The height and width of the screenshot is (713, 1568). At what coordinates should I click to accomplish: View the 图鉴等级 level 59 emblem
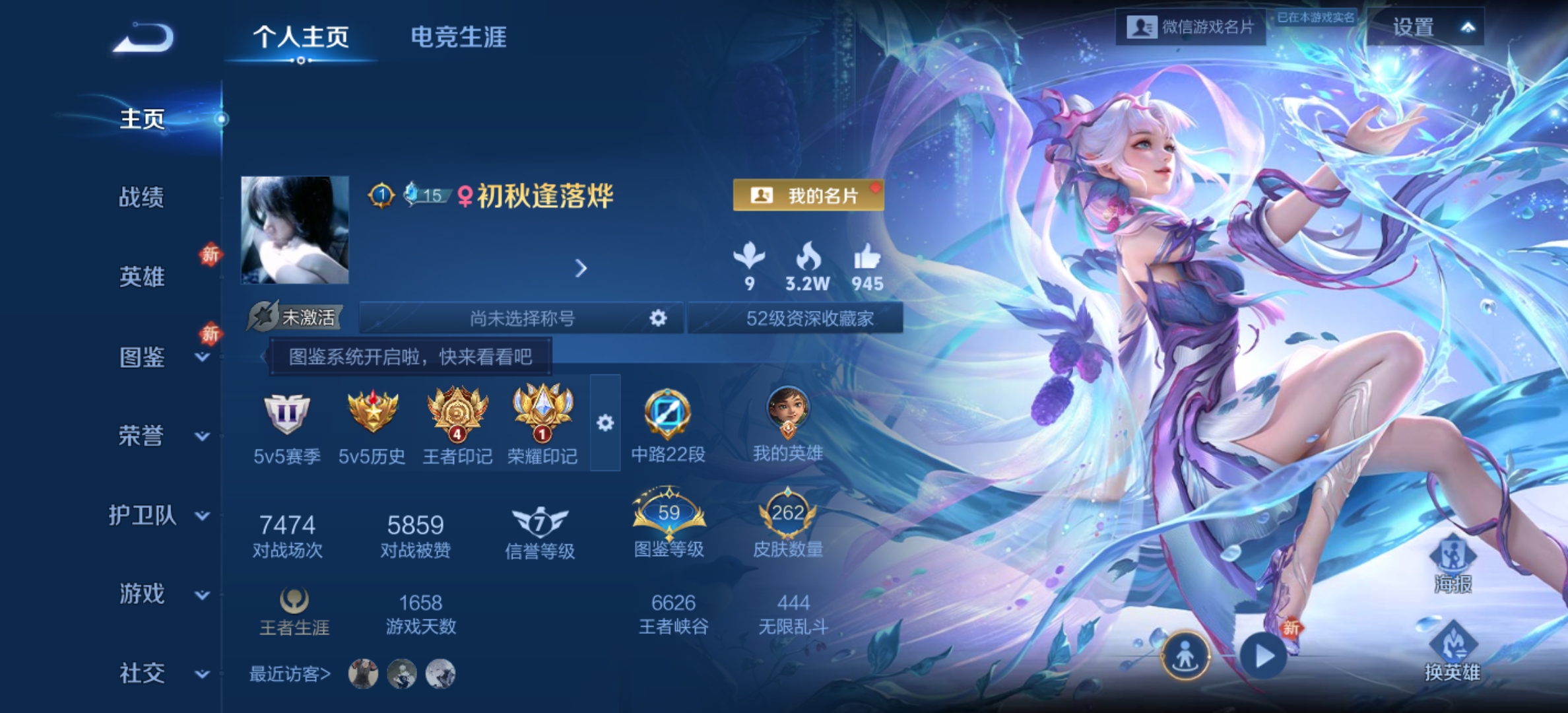click(669, 512)
